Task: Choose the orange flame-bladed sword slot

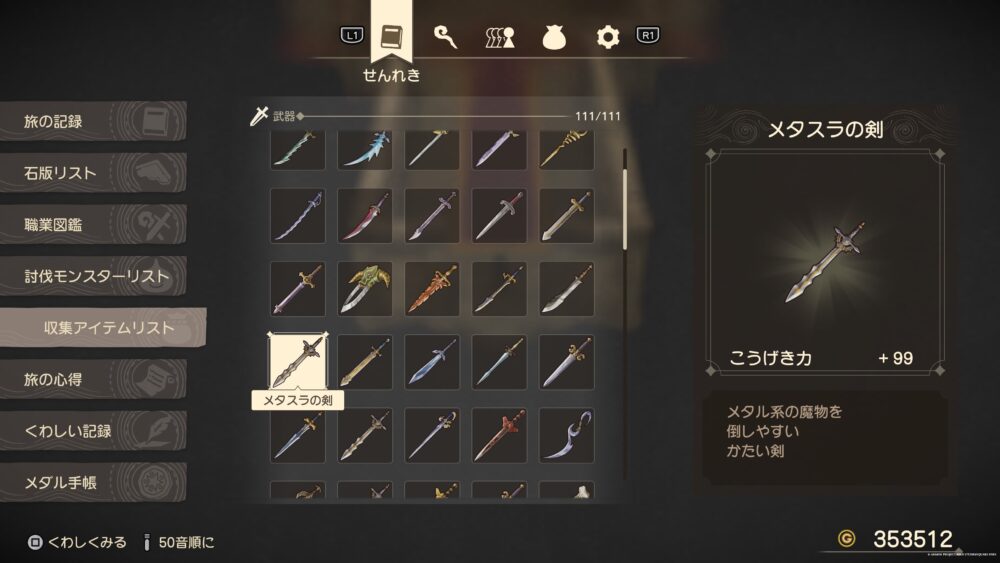Action: (432, 289)
